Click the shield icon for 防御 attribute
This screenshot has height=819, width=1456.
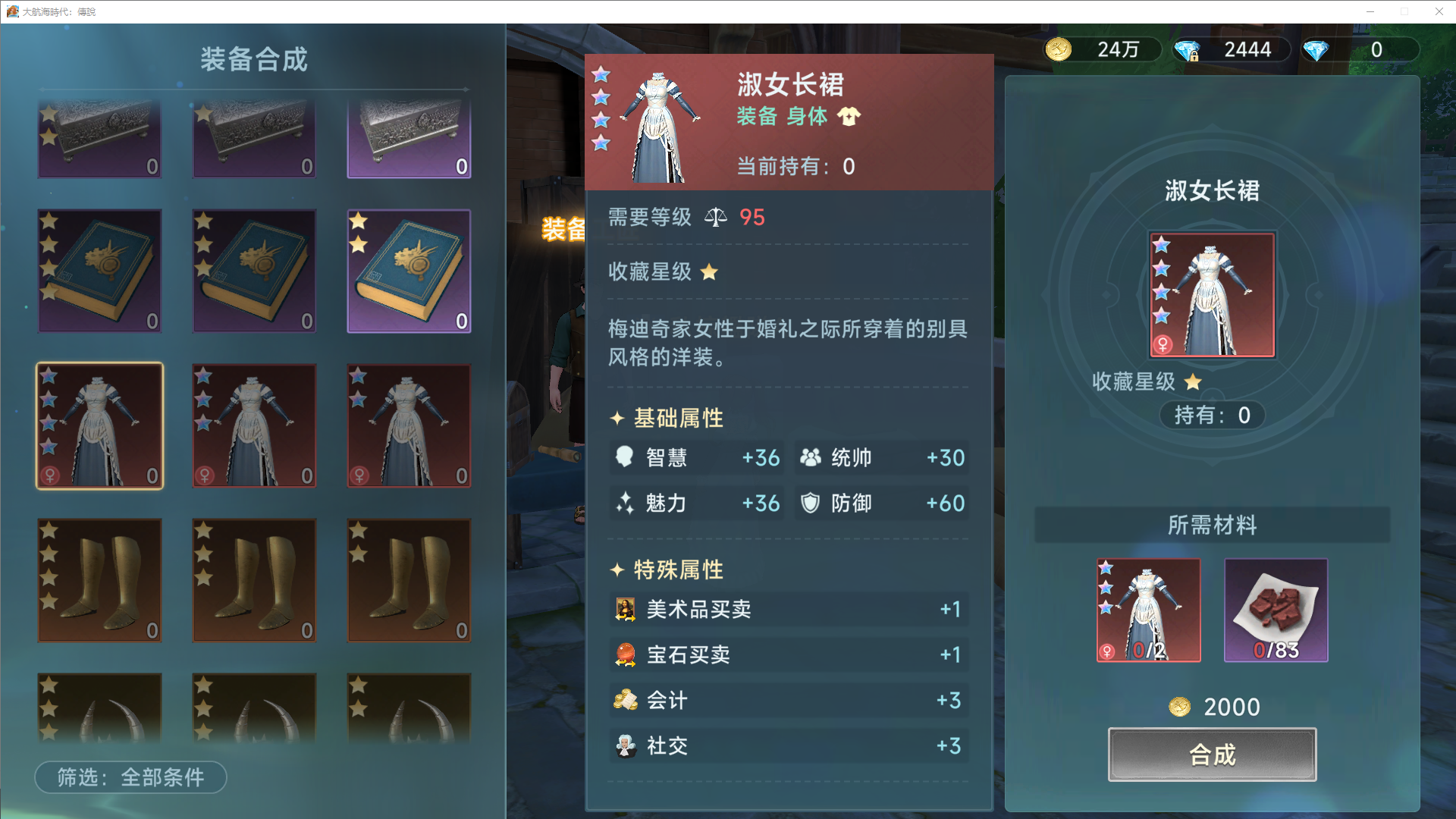tap(811, 503)
